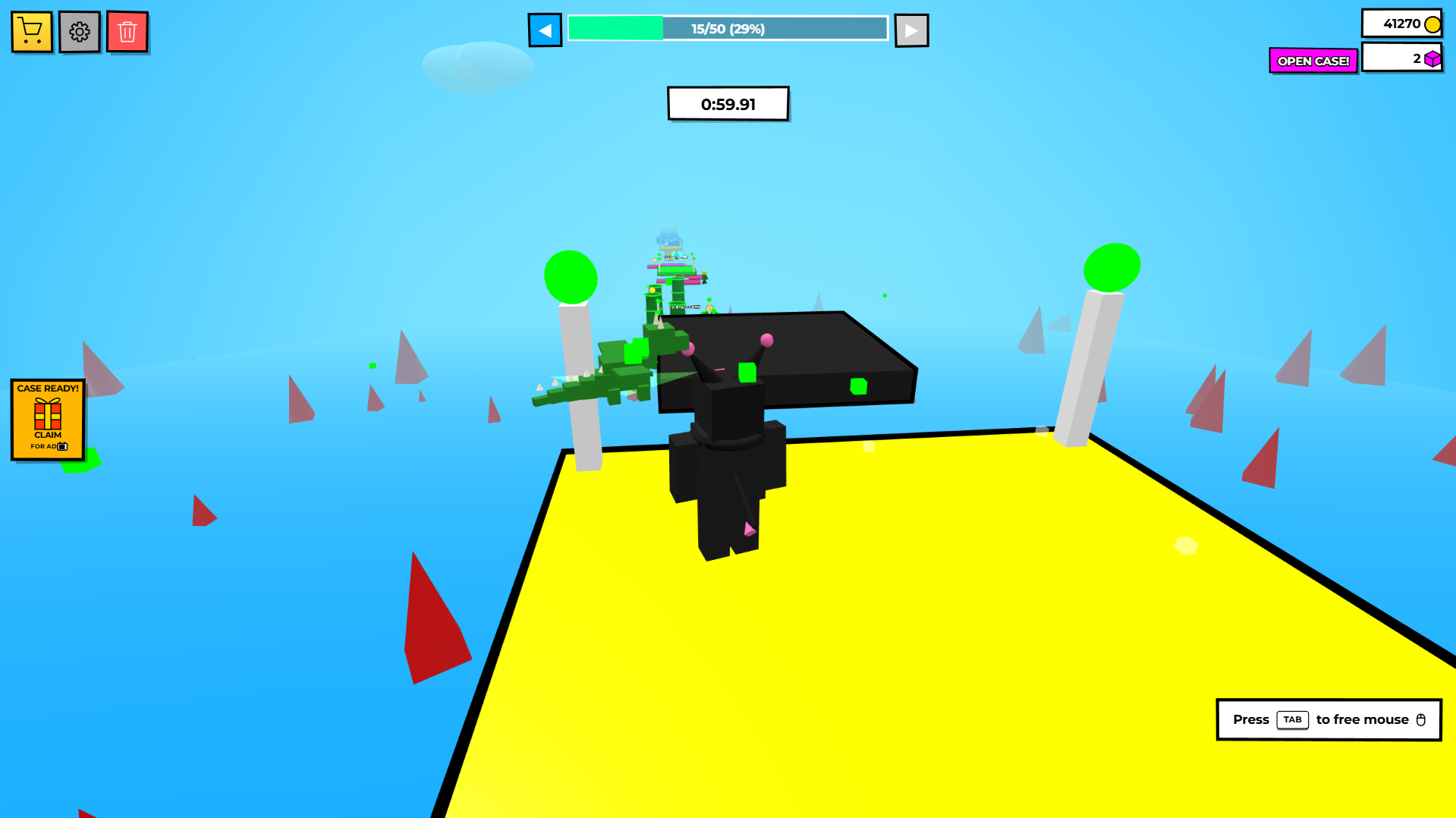The image size is (1456, 818).
Task: Click the video ad icon on CLAIM box
Action: click(64, 447)
